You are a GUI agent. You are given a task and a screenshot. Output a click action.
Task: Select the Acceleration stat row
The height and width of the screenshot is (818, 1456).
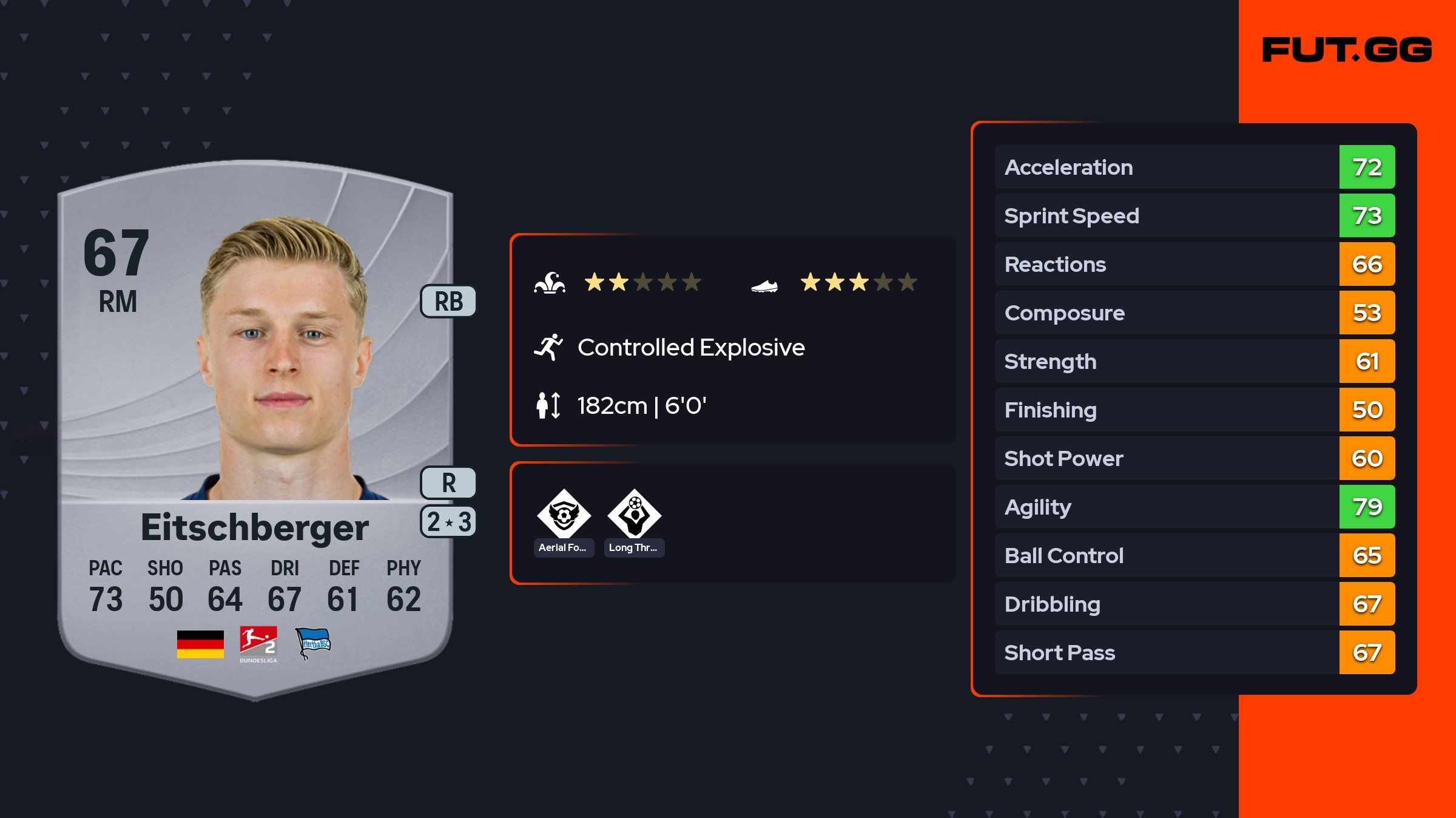(x=1195, y=167)
